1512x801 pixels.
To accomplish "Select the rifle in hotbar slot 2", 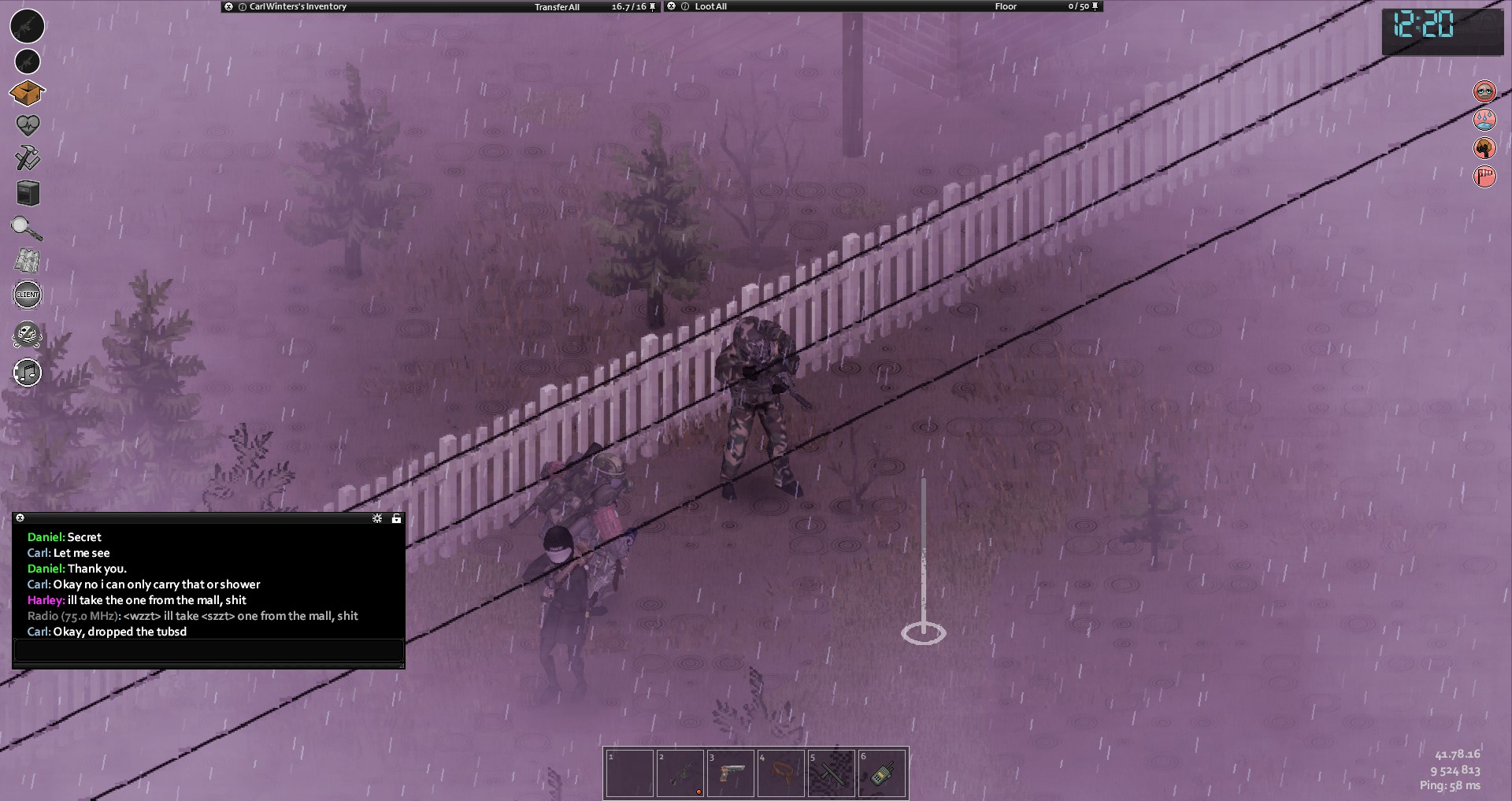I will point(680,773).
